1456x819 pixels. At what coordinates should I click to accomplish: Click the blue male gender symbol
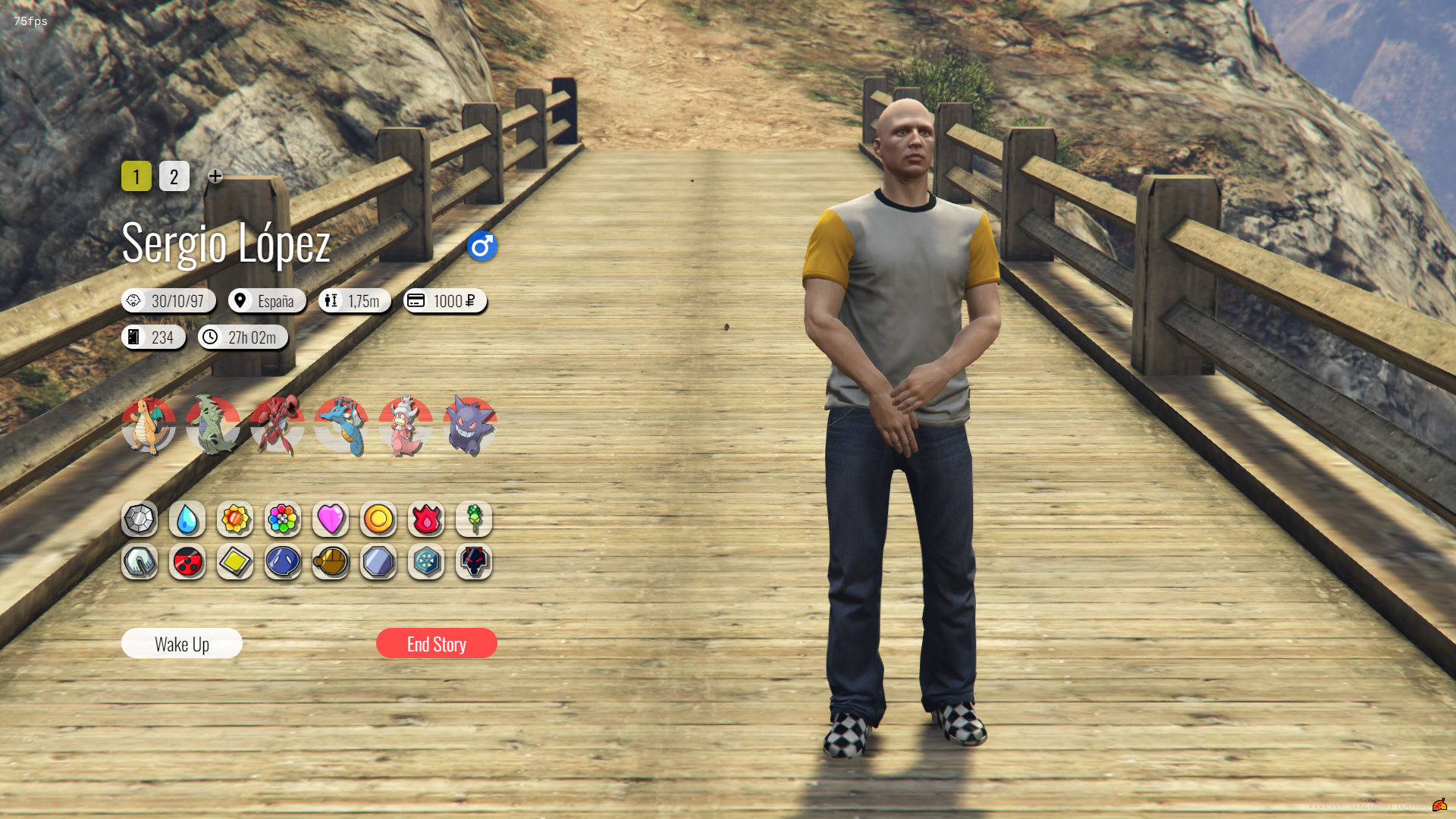482,246
